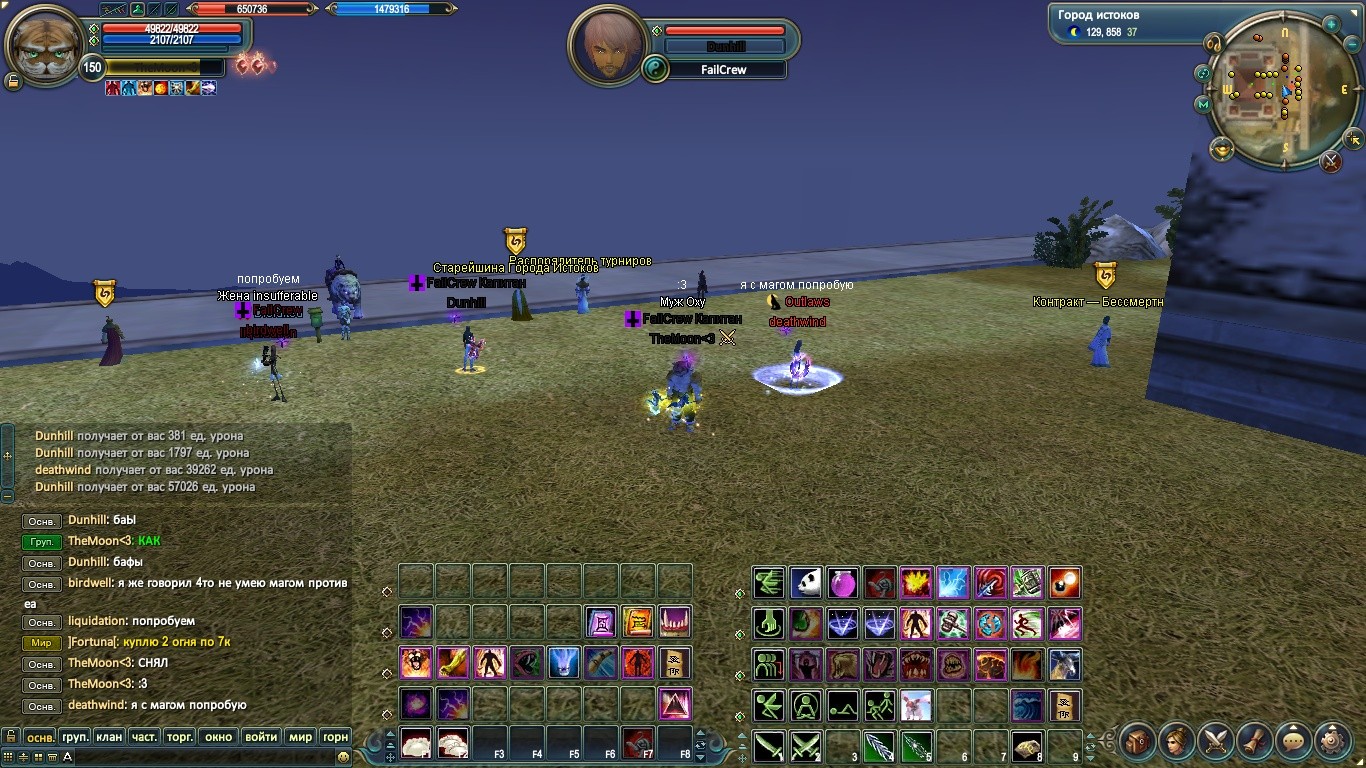The image size is (1366, 768).
Task: Open the world map via the M button
Action: click(1203, 103)
